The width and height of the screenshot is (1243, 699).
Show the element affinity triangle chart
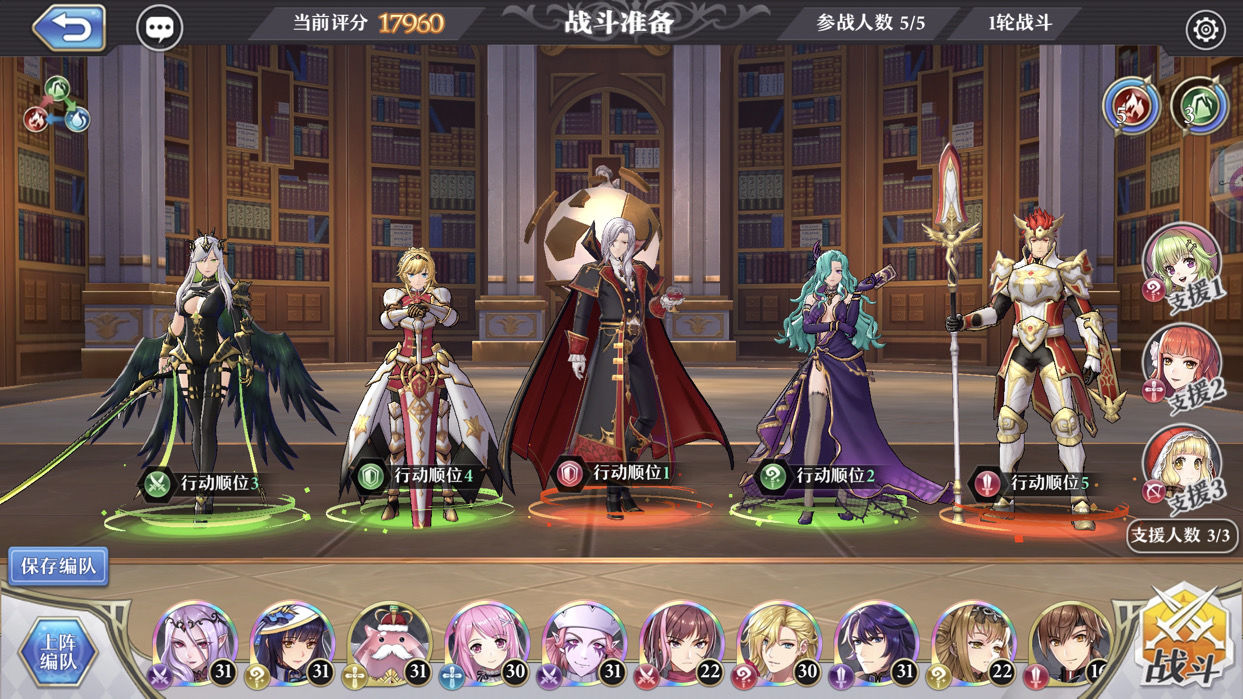coord(57,106)
